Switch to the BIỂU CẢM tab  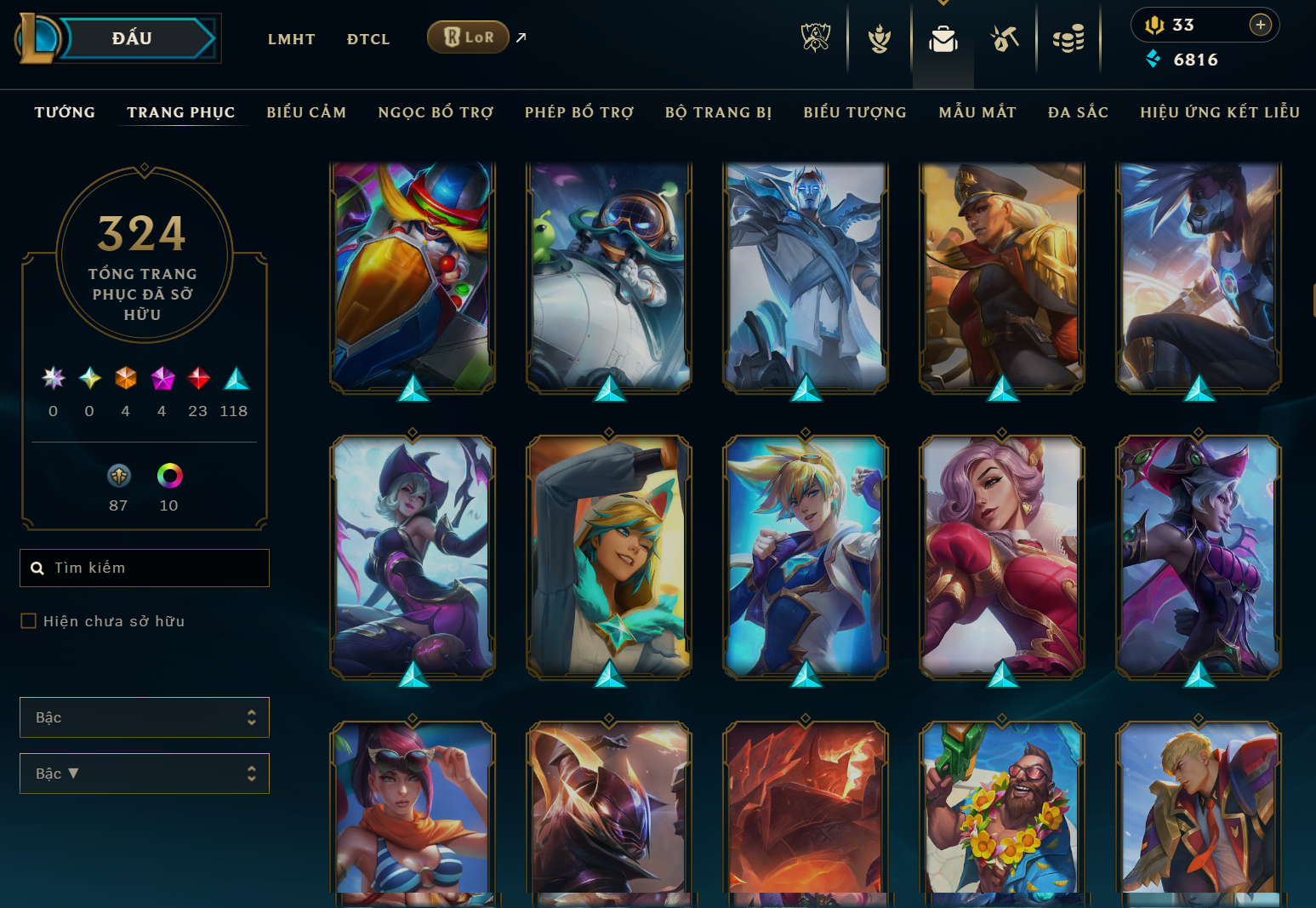pyautogui.click(x=306, y=111)
